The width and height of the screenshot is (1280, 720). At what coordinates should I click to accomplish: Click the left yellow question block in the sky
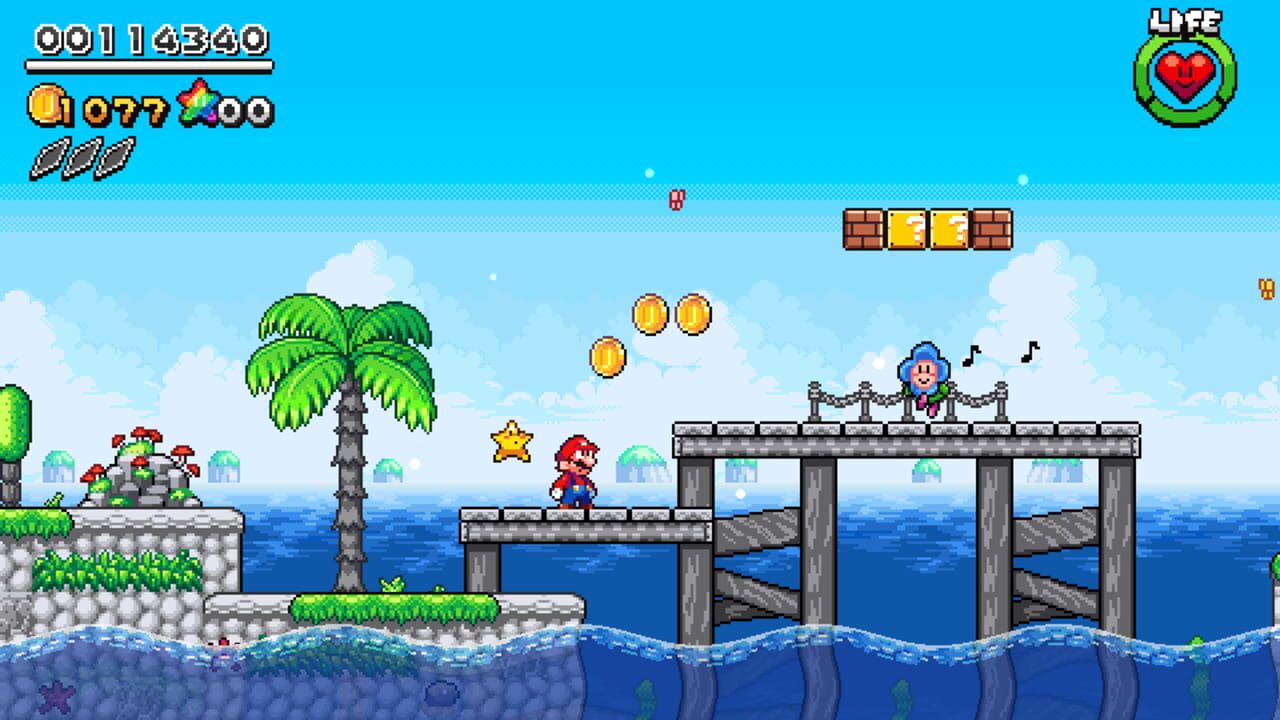[x=907, y=228]
